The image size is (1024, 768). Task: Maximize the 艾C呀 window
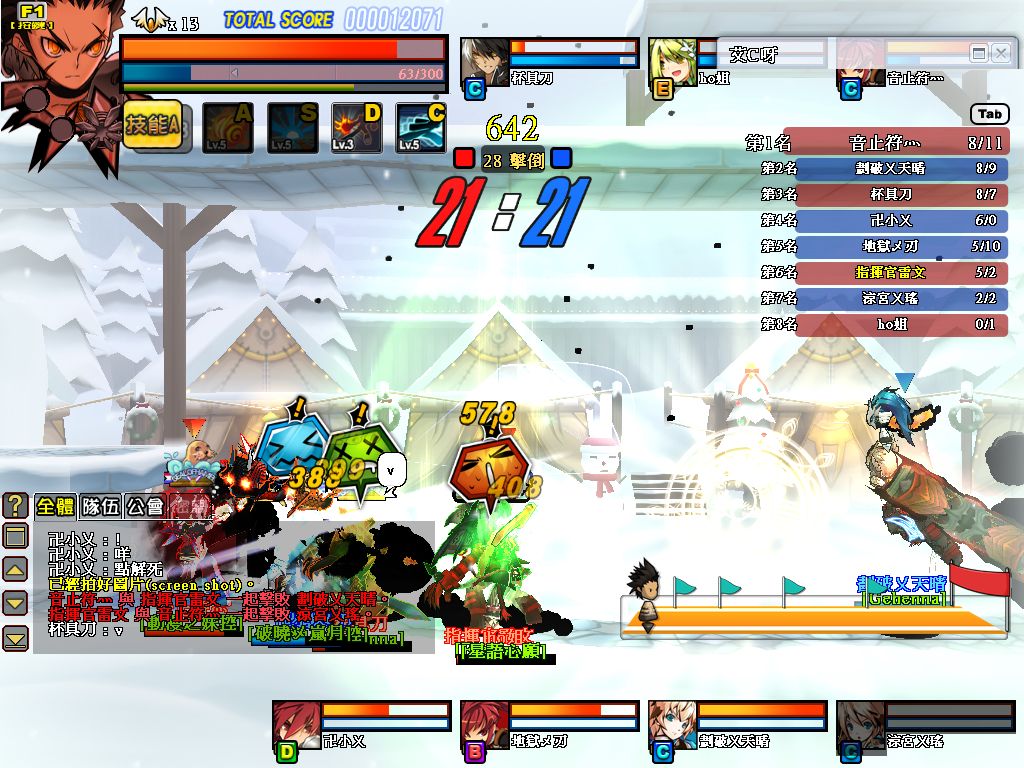979,53
